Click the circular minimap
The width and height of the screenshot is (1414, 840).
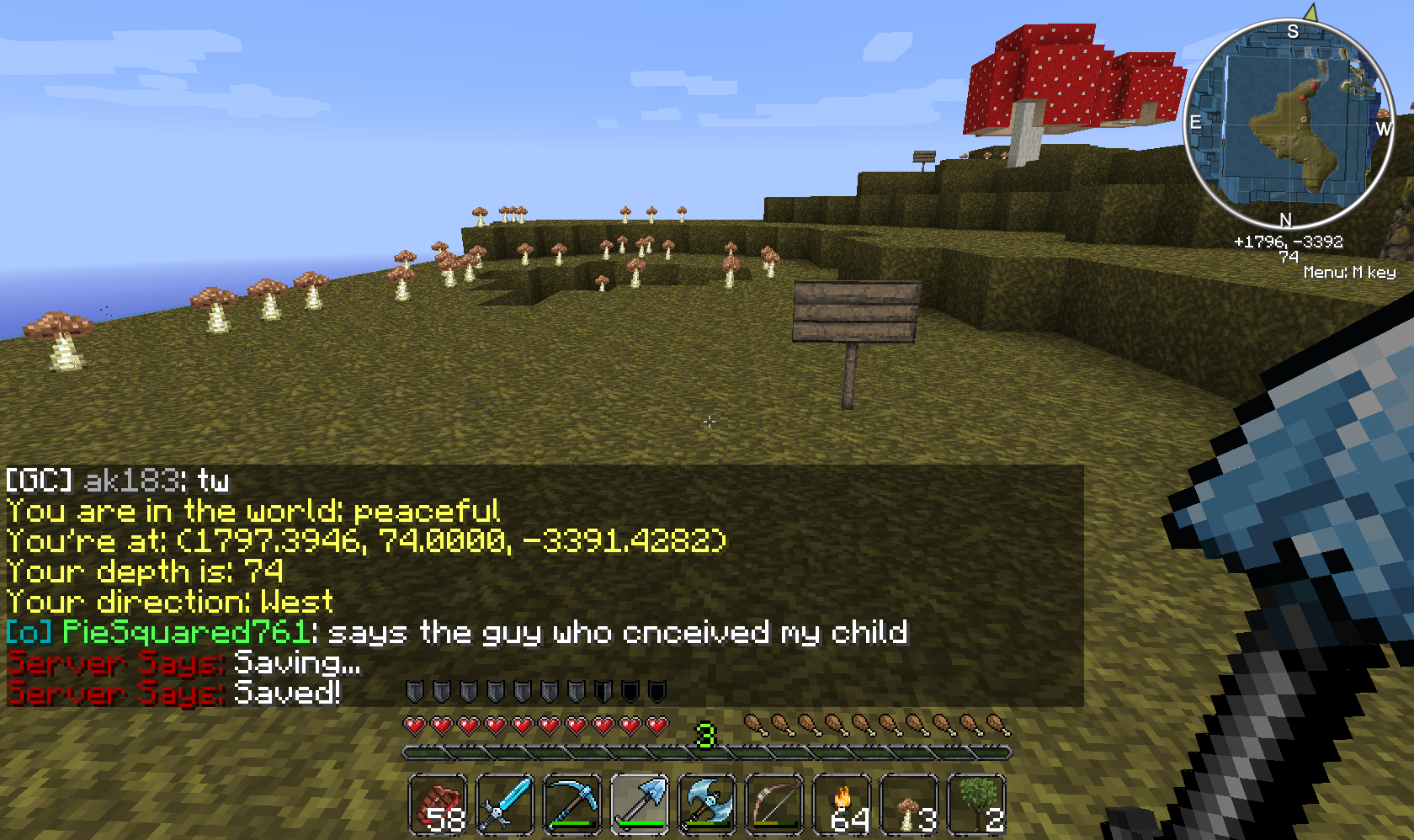(1289, 123)
